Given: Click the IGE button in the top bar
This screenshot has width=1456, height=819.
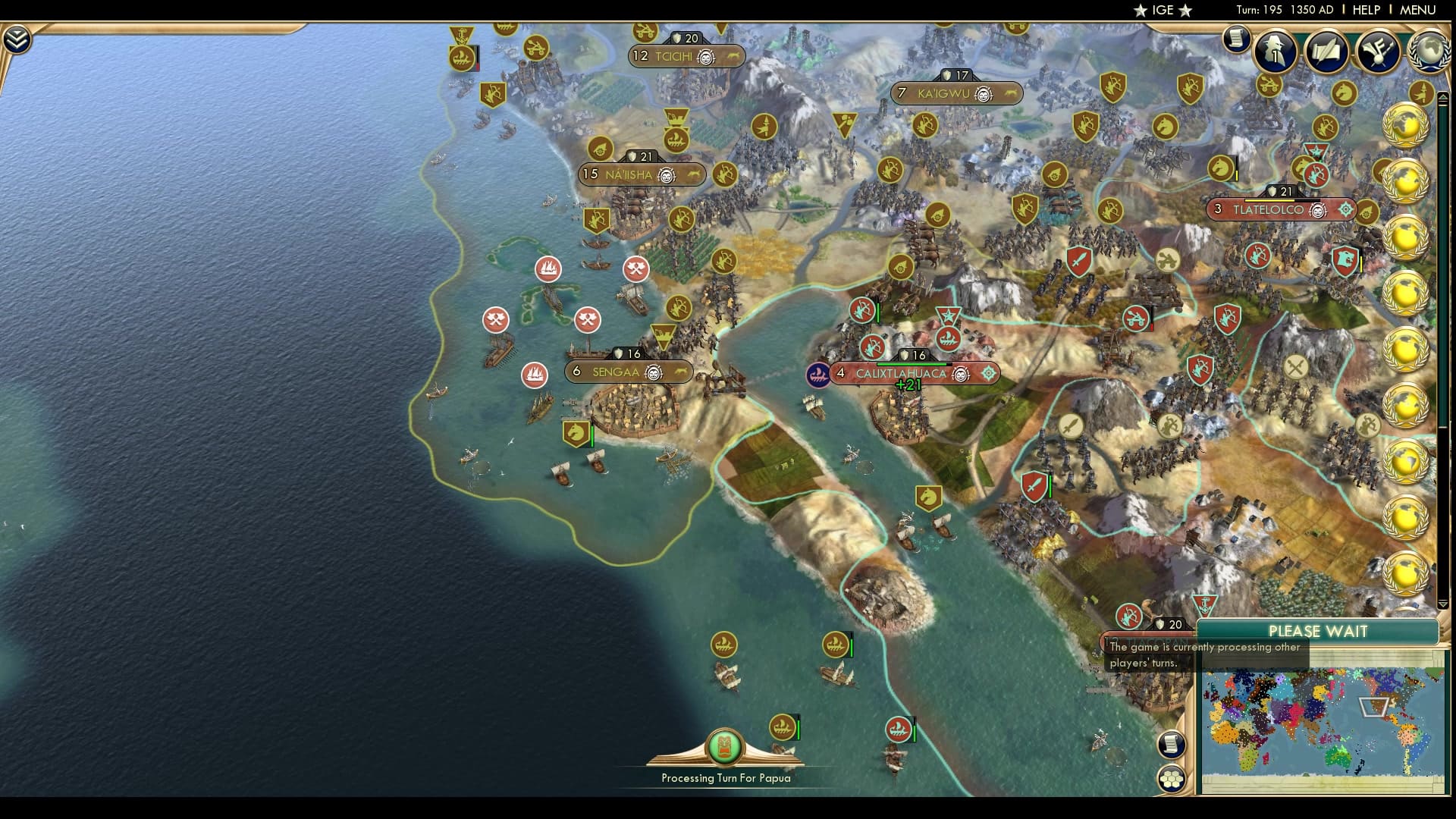Looking at the screenshot, I should pyautogui.click(x=1162, y=11).
